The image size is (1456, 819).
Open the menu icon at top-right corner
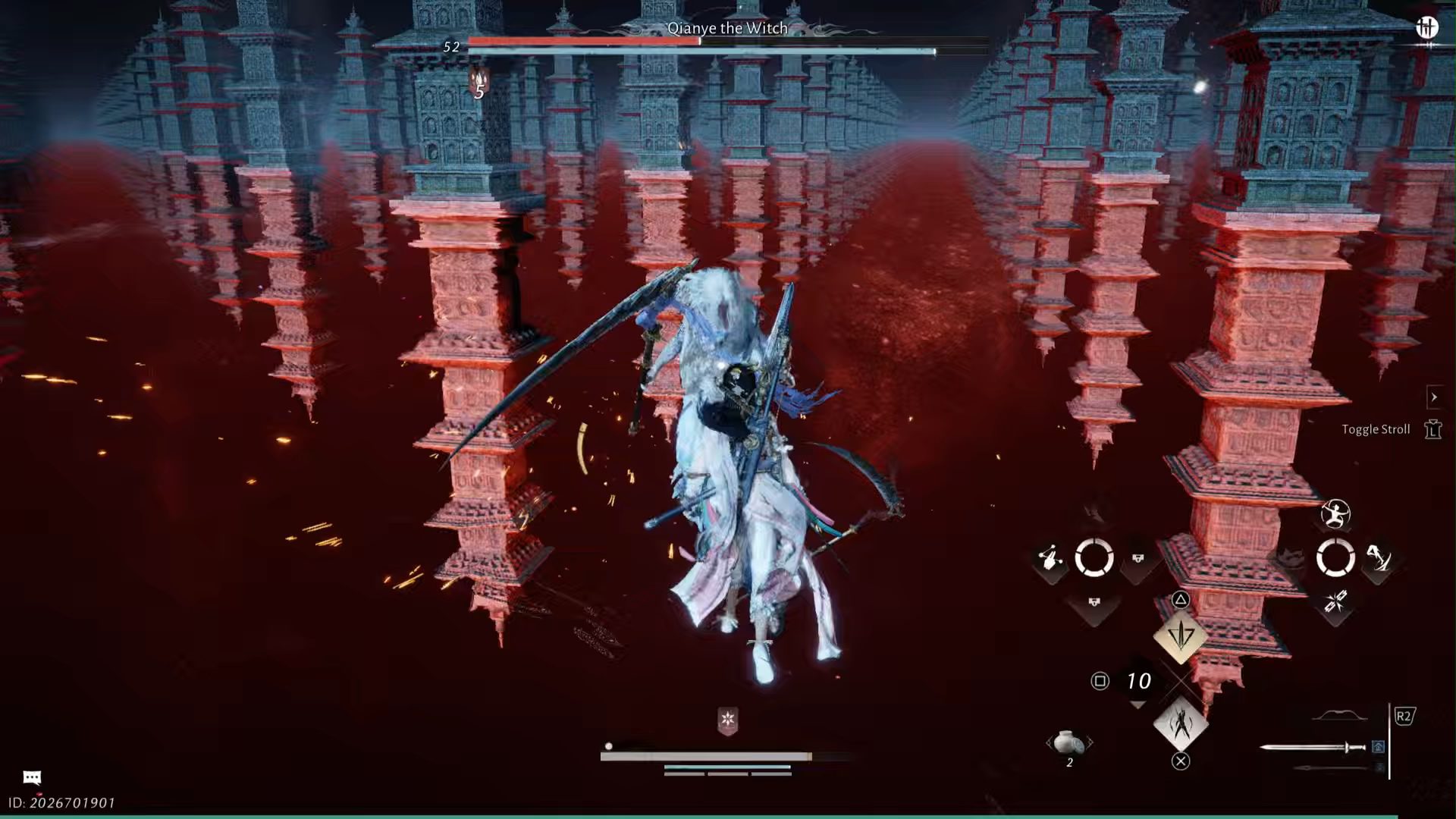[1426, 28]
